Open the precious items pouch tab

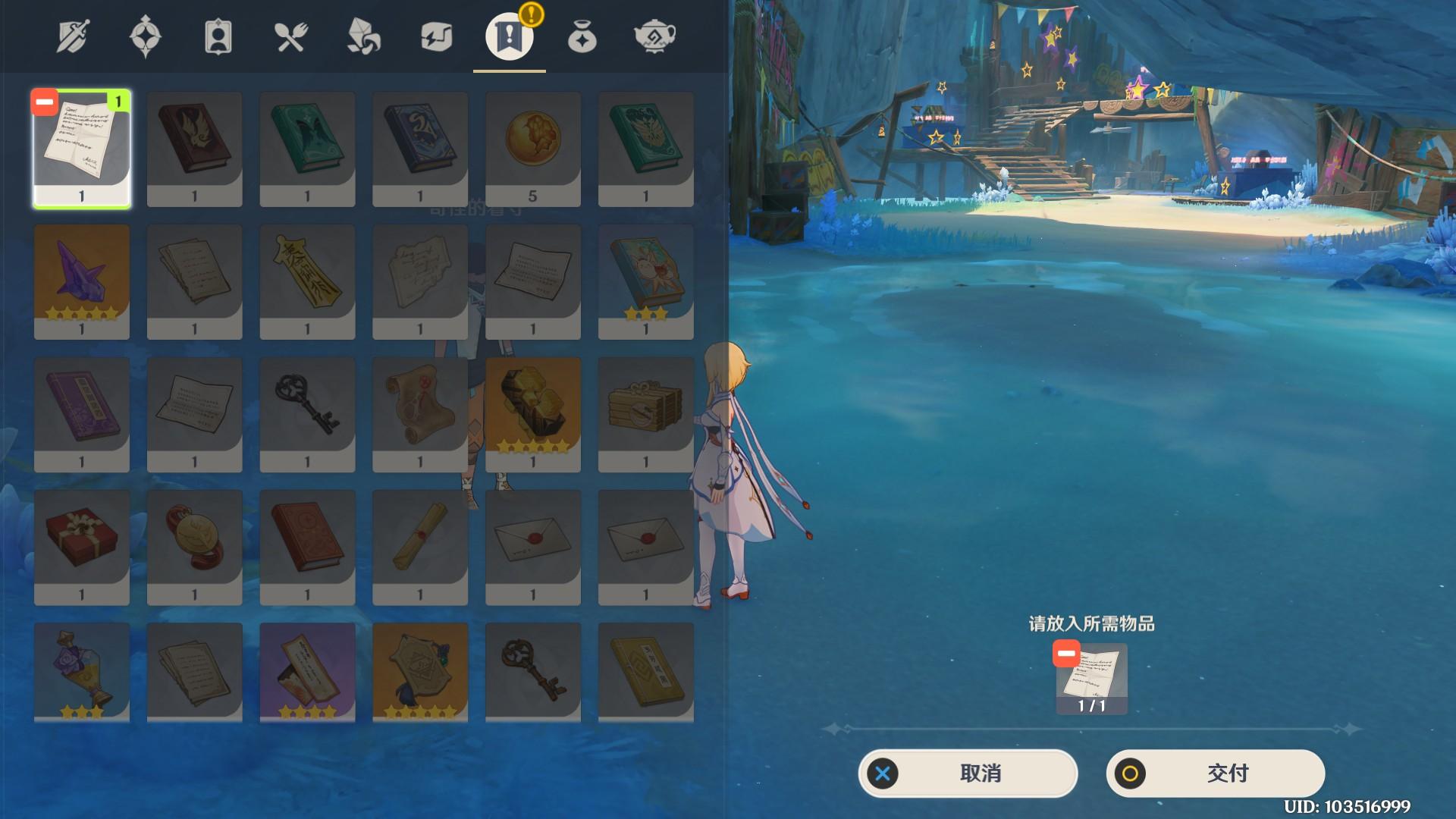(x=582, y=36)
